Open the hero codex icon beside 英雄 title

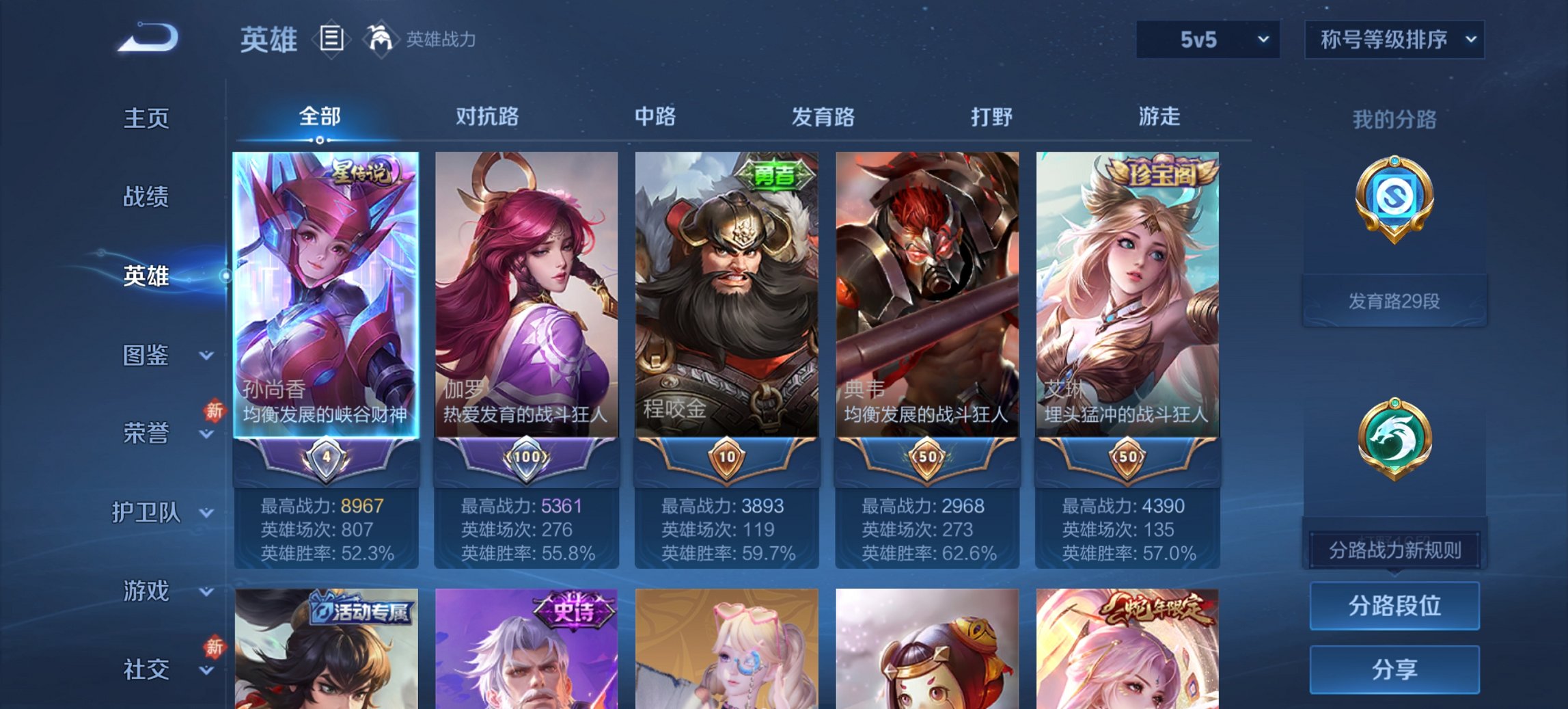point(333,40)
